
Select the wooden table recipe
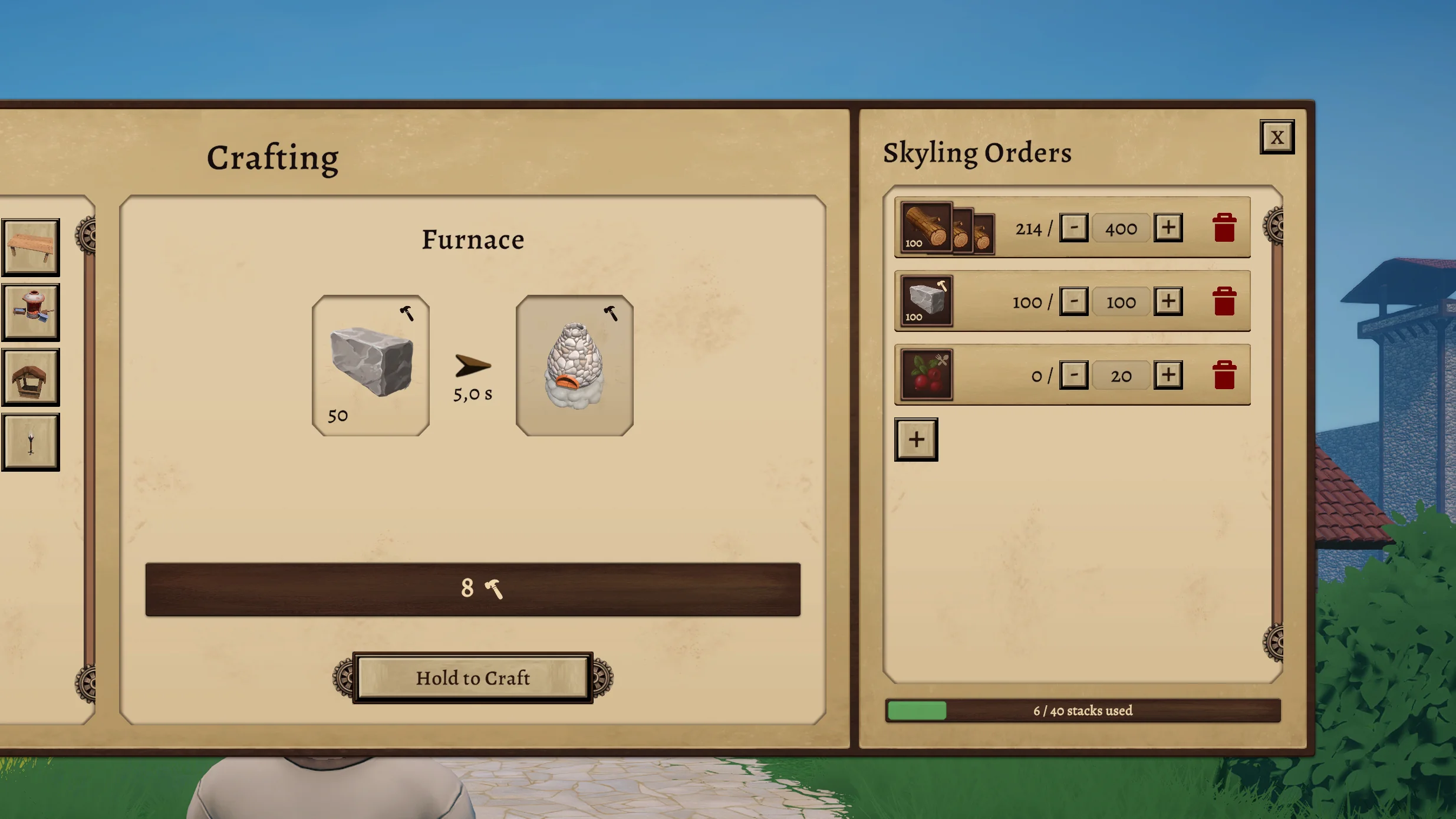click(x=31, y=247)
